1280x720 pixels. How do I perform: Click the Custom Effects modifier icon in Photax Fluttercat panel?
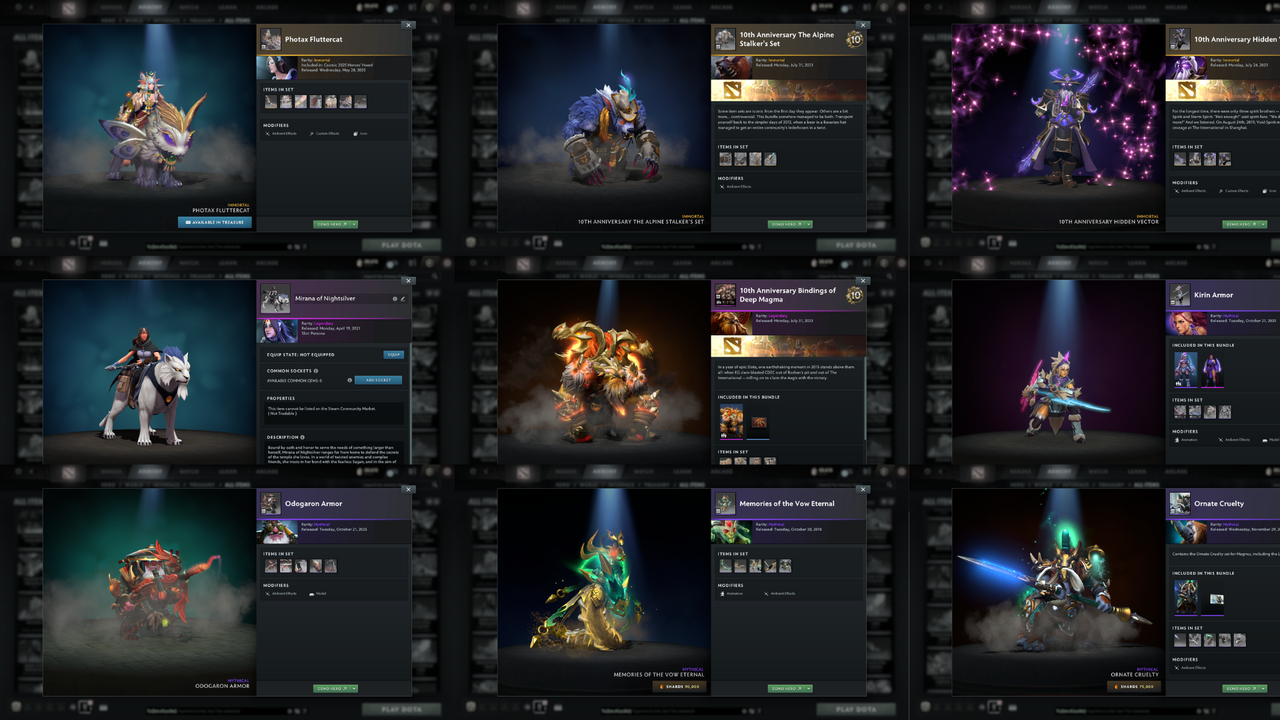click(313, 132)
